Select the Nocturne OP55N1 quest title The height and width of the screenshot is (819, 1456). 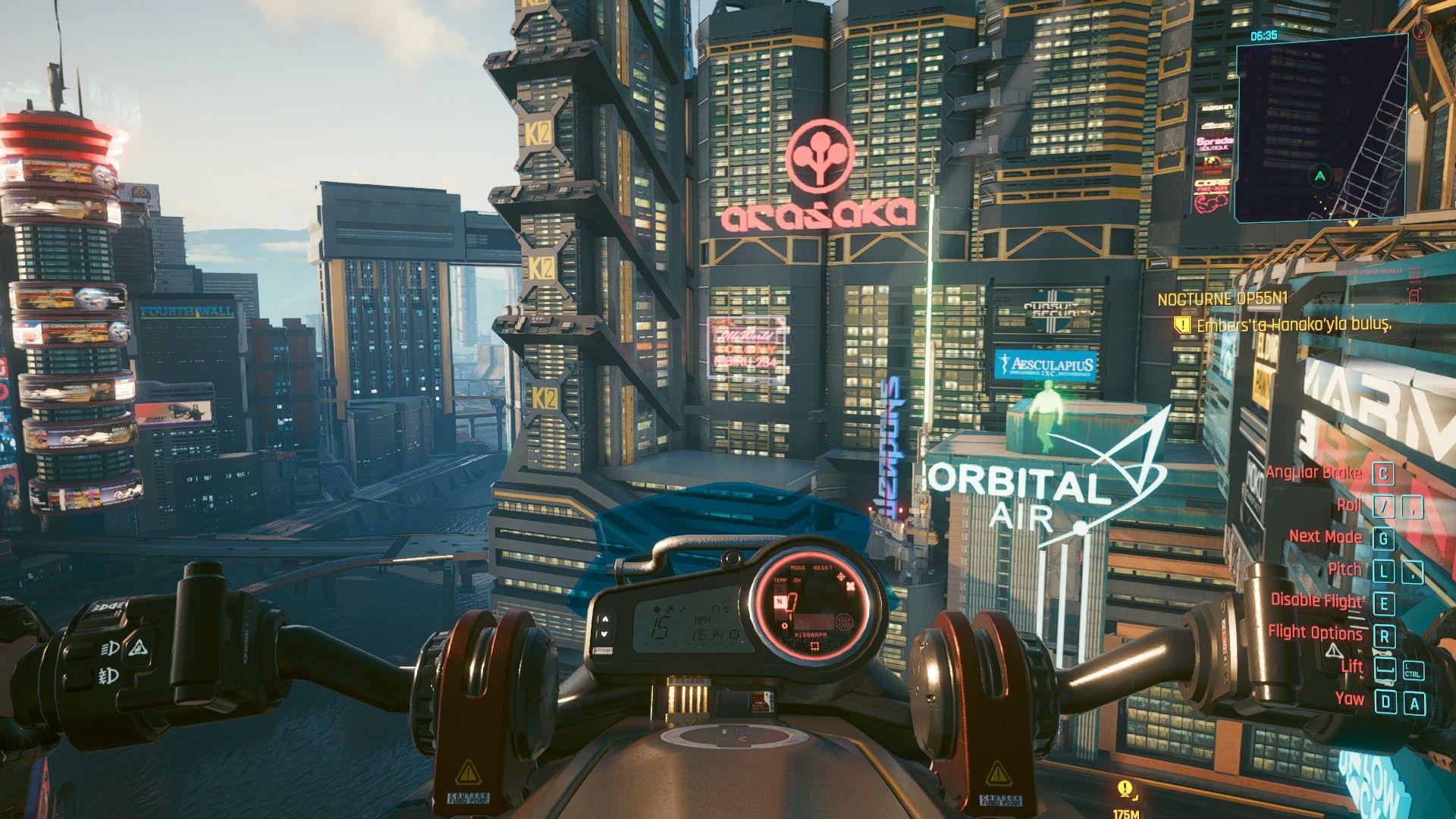click(1222, 300)
